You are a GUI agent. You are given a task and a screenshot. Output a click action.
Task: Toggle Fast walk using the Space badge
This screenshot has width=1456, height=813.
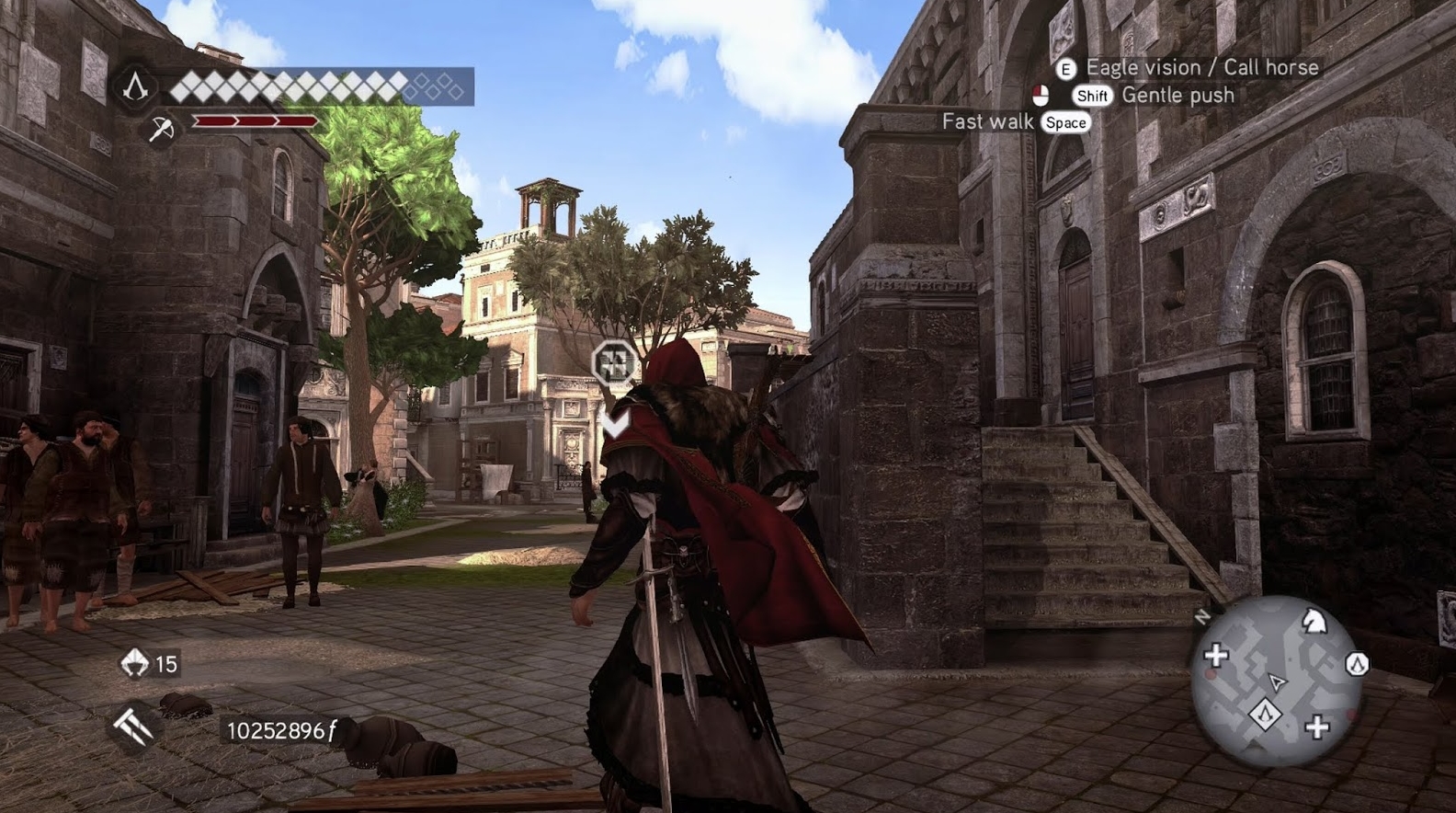coord(1065,122)
